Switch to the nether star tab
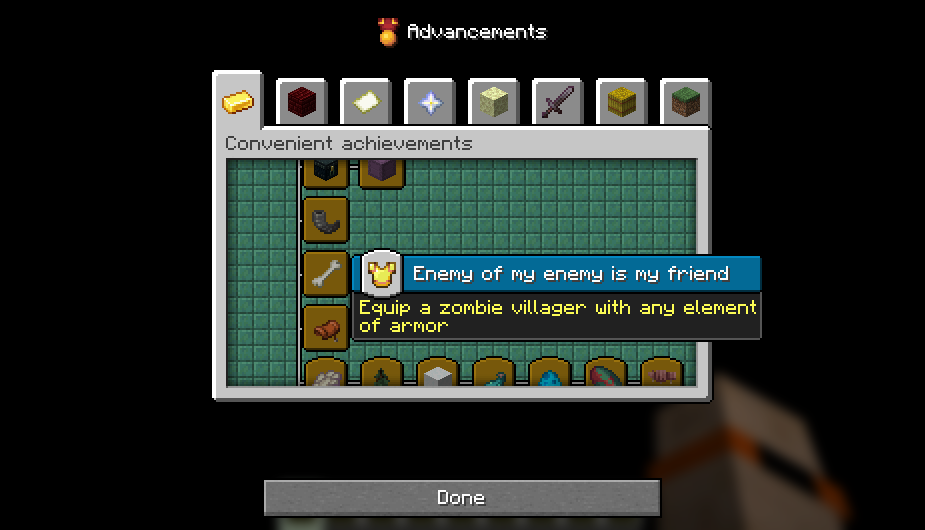Screen dimensions: 925x530 [429, 102]
